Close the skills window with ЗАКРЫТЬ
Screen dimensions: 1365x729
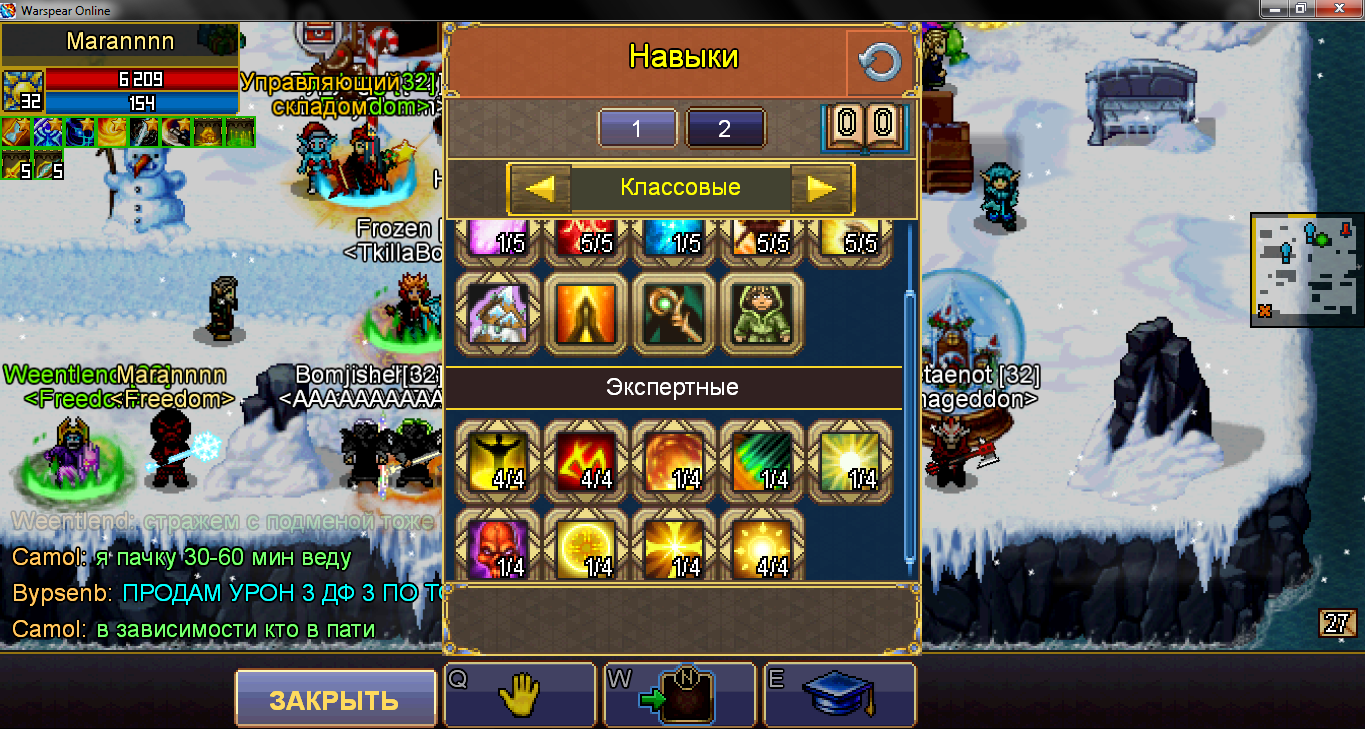(x=335, y=699)
